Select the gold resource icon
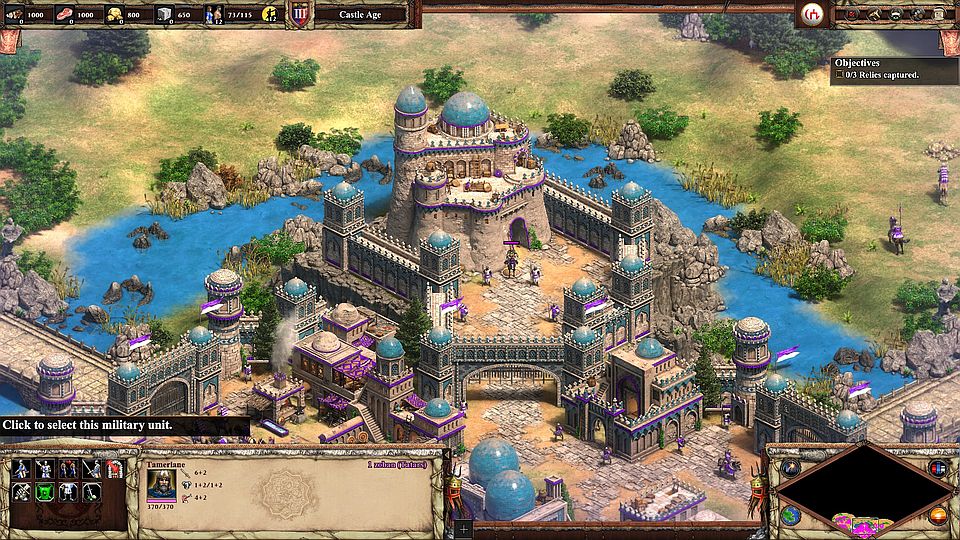This screenshot has width=960, height=540. [115, 14]
